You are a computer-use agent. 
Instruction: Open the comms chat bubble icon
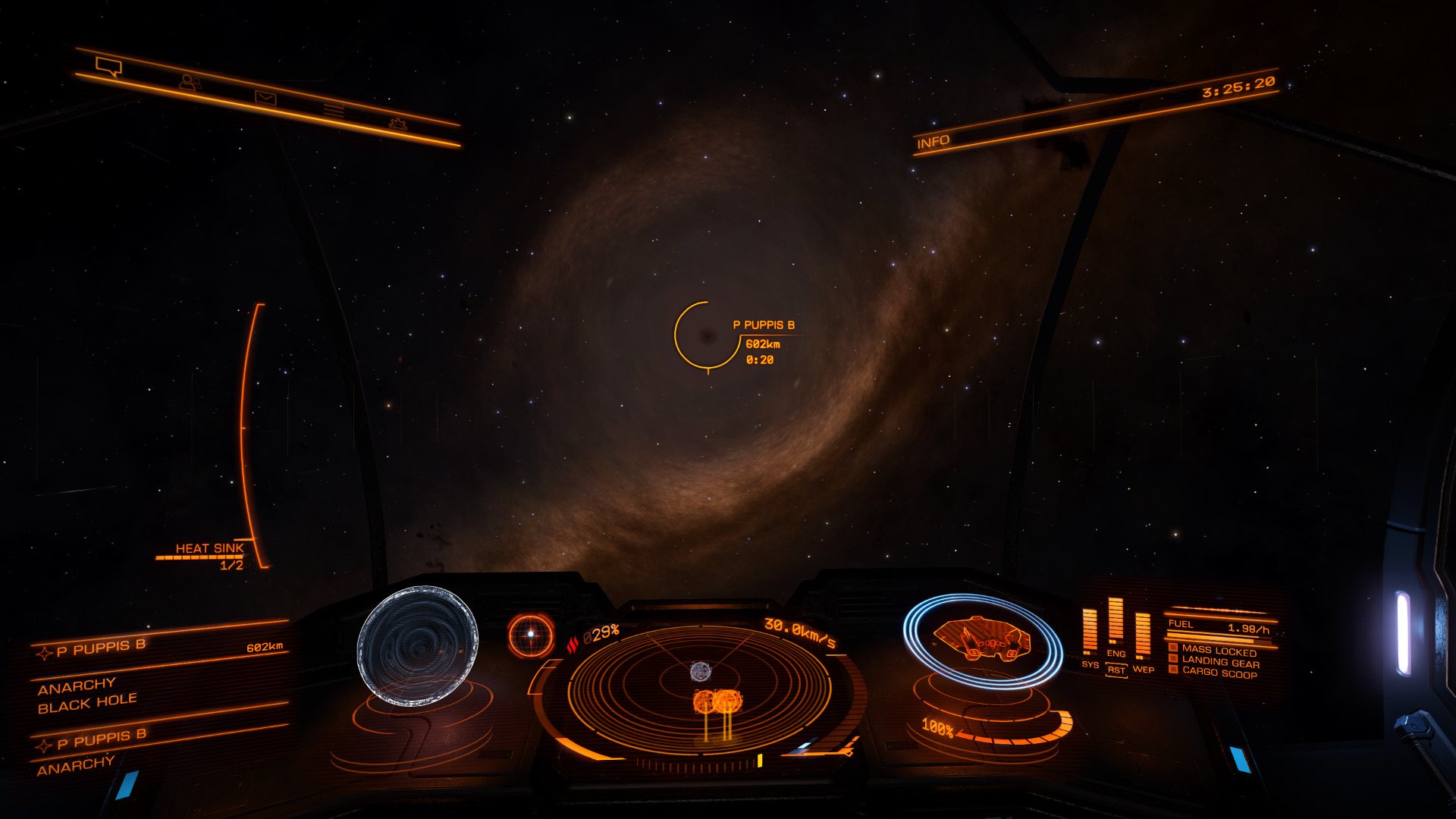click(109, 67)
